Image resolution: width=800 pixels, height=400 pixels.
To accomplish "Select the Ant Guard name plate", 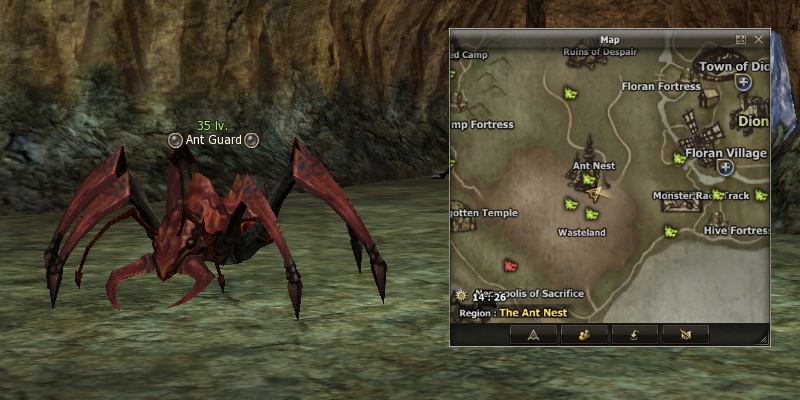I will click(x=213, y=141).
